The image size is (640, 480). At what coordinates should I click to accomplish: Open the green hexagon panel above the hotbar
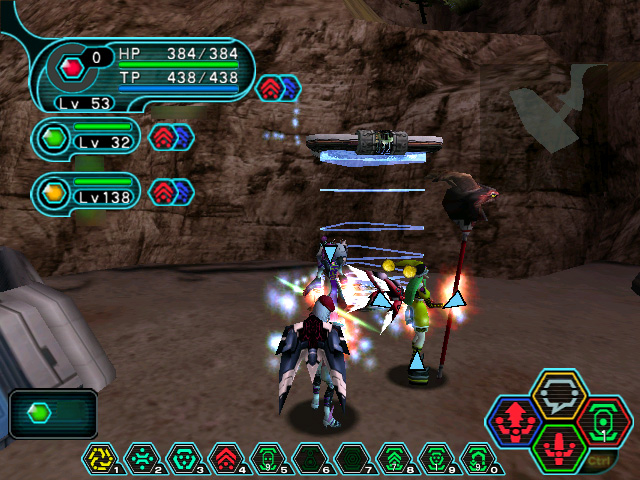53,413
